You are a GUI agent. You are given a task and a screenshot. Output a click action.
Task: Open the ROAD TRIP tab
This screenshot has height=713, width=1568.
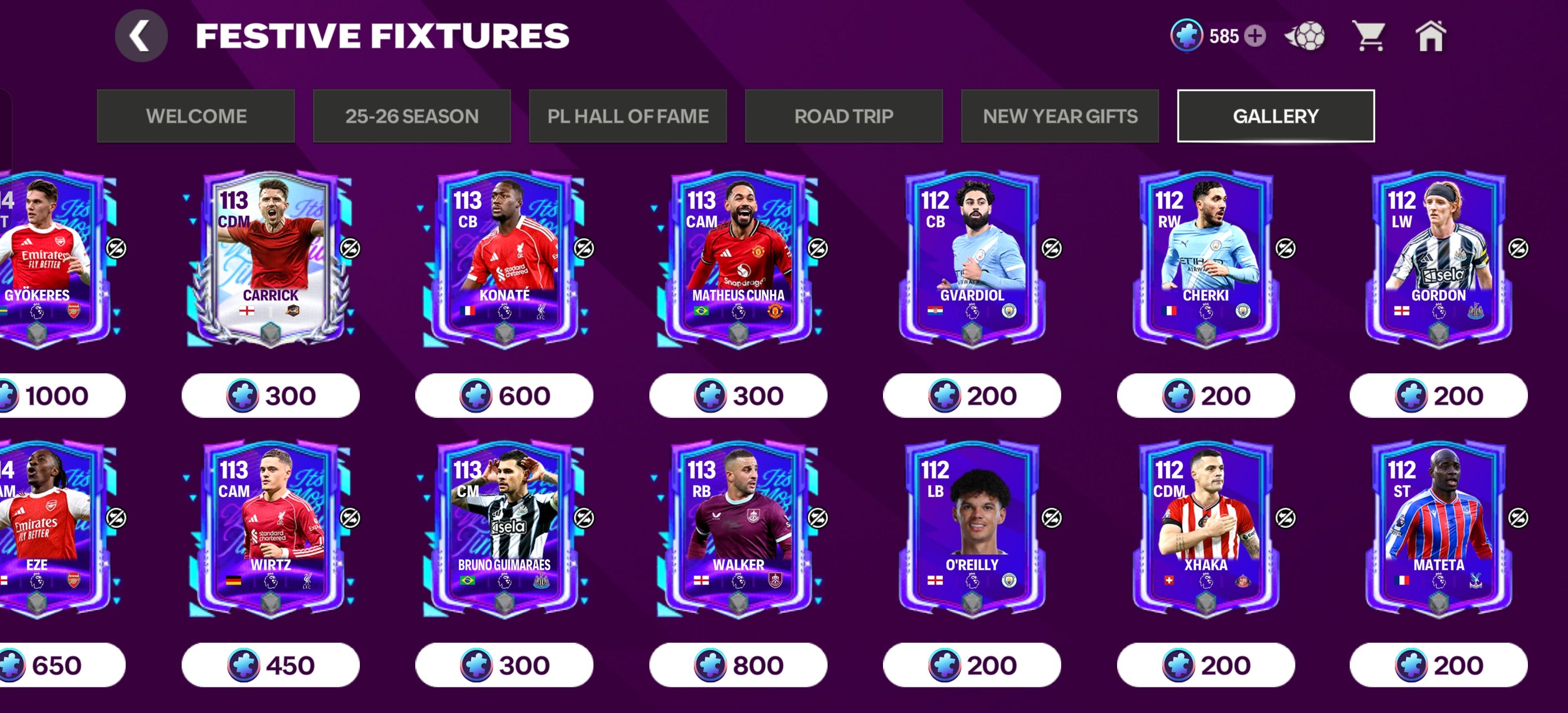click(844, 116)
